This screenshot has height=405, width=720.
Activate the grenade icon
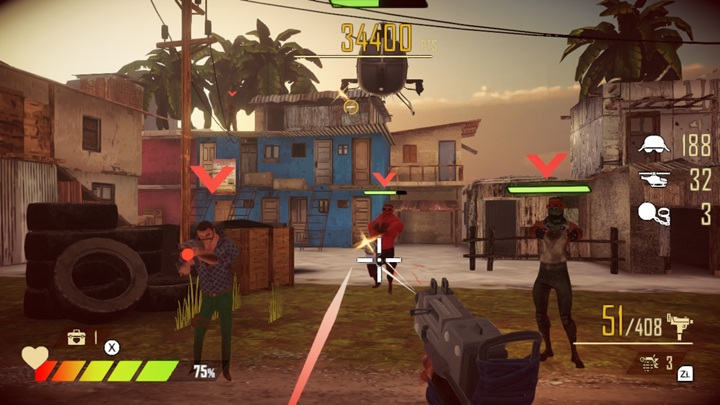[648, 364]
